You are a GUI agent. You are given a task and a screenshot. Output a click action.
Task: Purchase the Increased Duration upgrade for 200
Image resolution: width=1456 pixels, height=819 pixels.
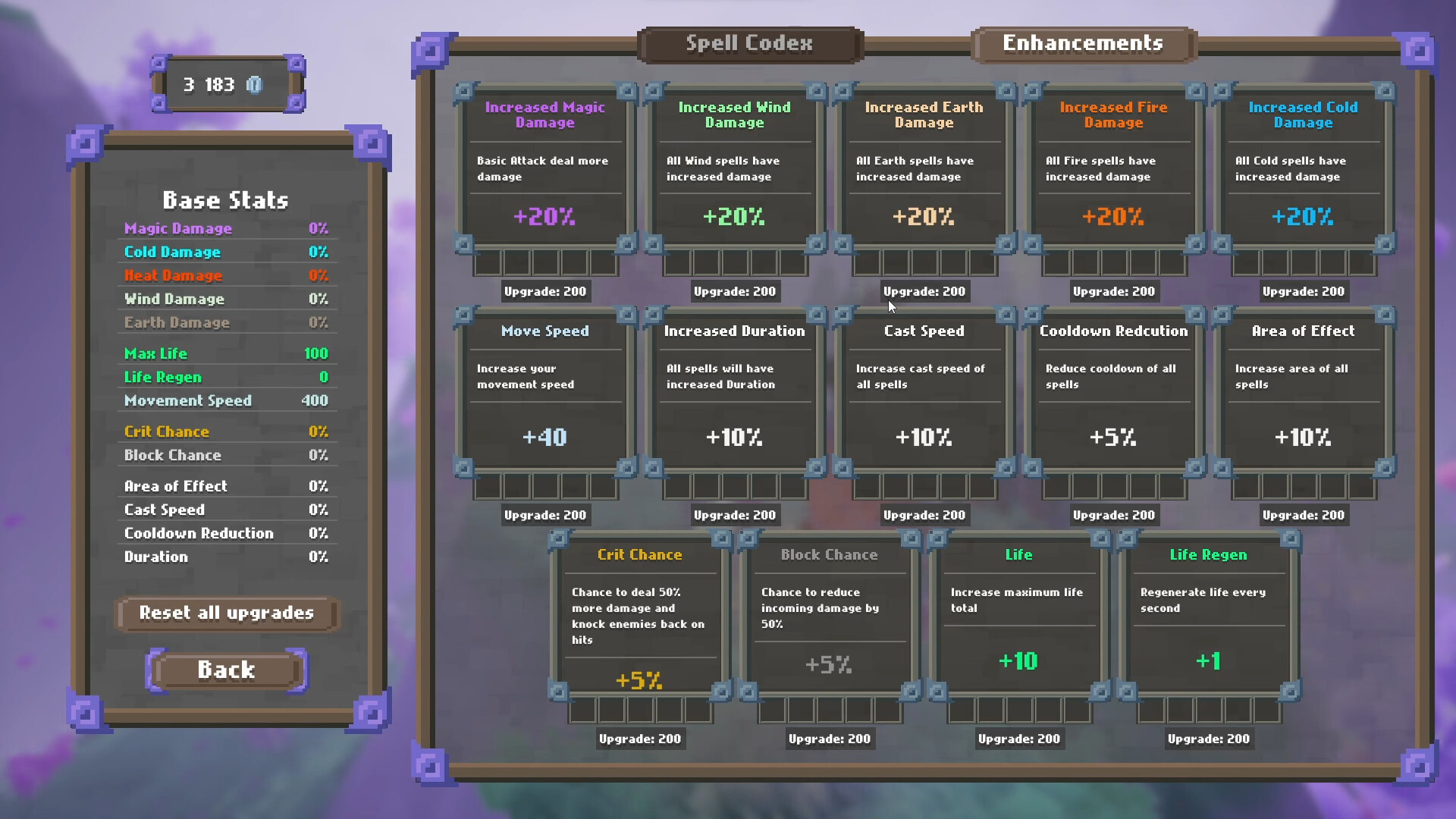[734, 514]
